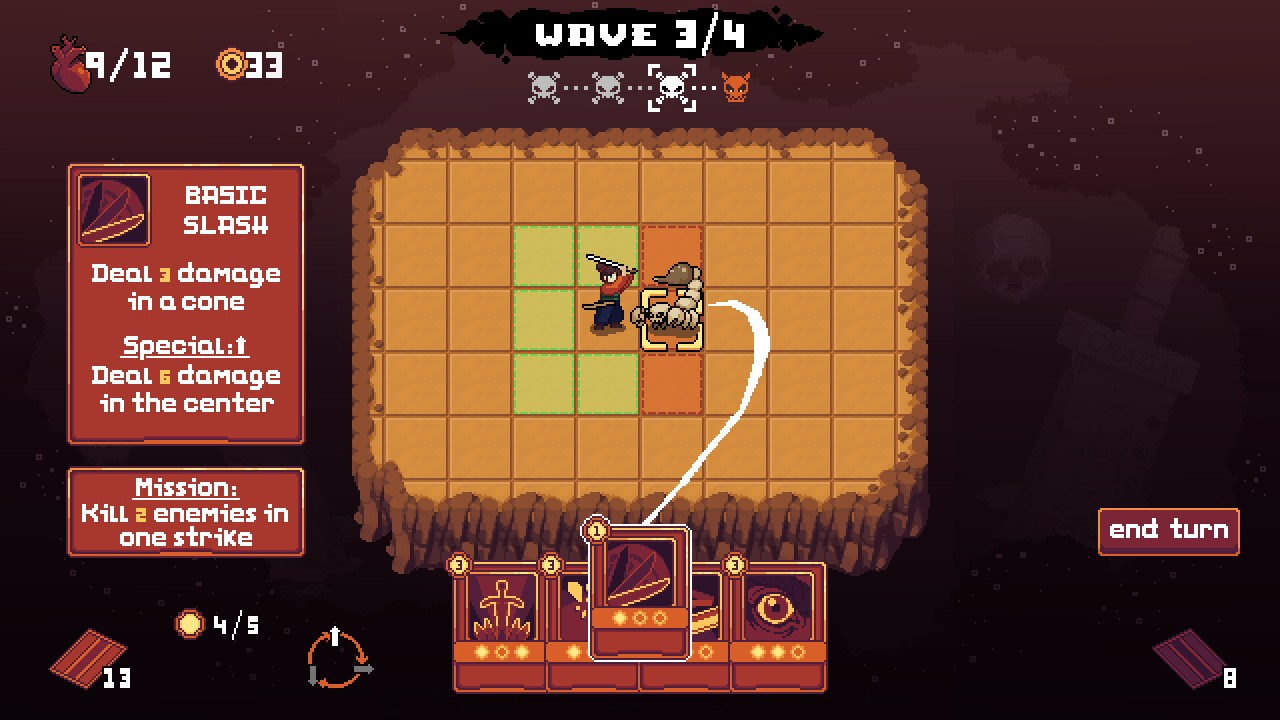This screenshot has height=720, width=1280.
Task: Target the highlighted enemy tile
Action: coord(671,320)
